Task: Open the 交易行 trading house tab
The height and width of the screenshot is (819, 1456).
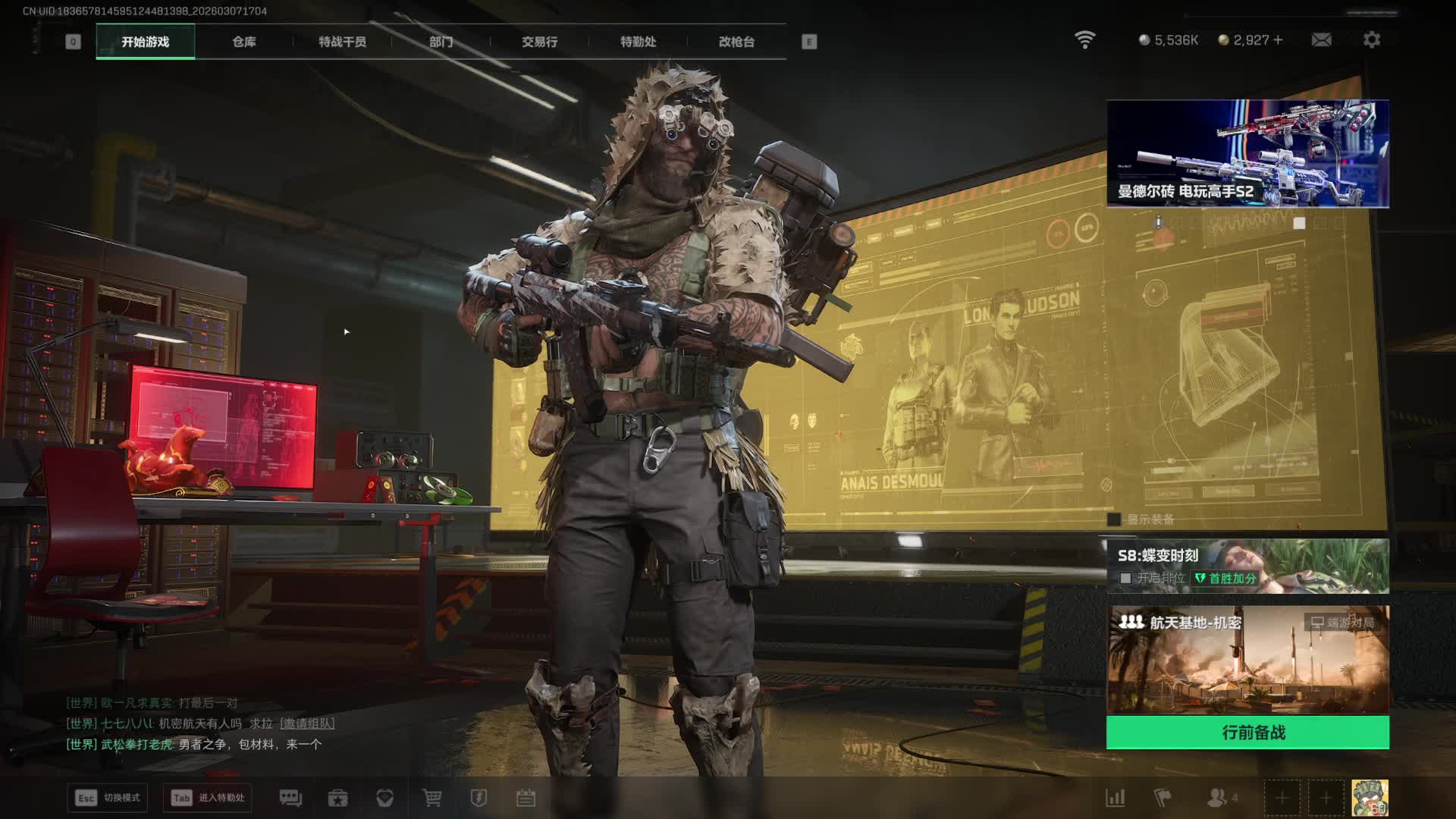Action: pos(539,42)
